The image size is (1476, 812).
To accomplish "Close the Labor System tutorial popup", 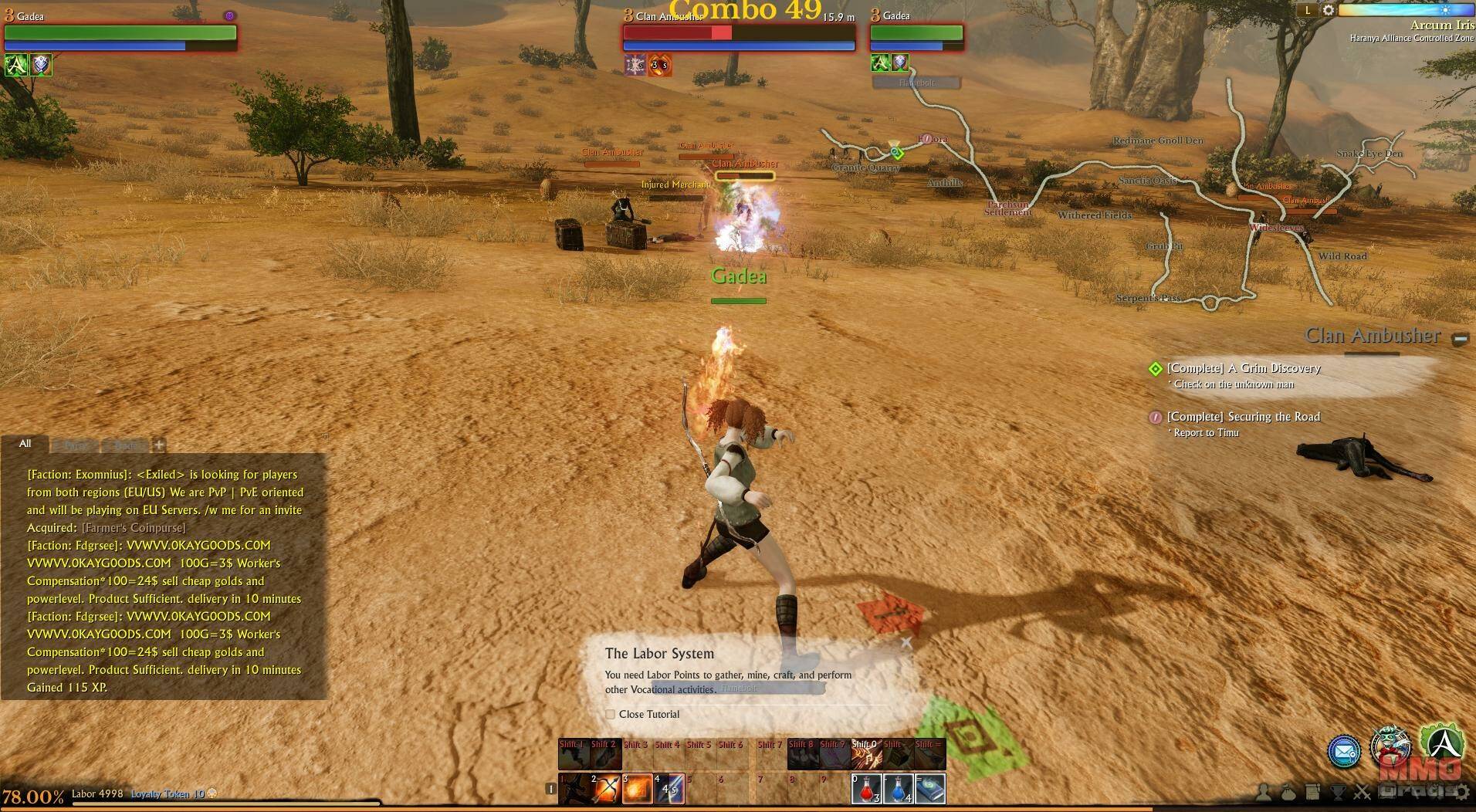I will pyautogui.click(x=906, y=642).
